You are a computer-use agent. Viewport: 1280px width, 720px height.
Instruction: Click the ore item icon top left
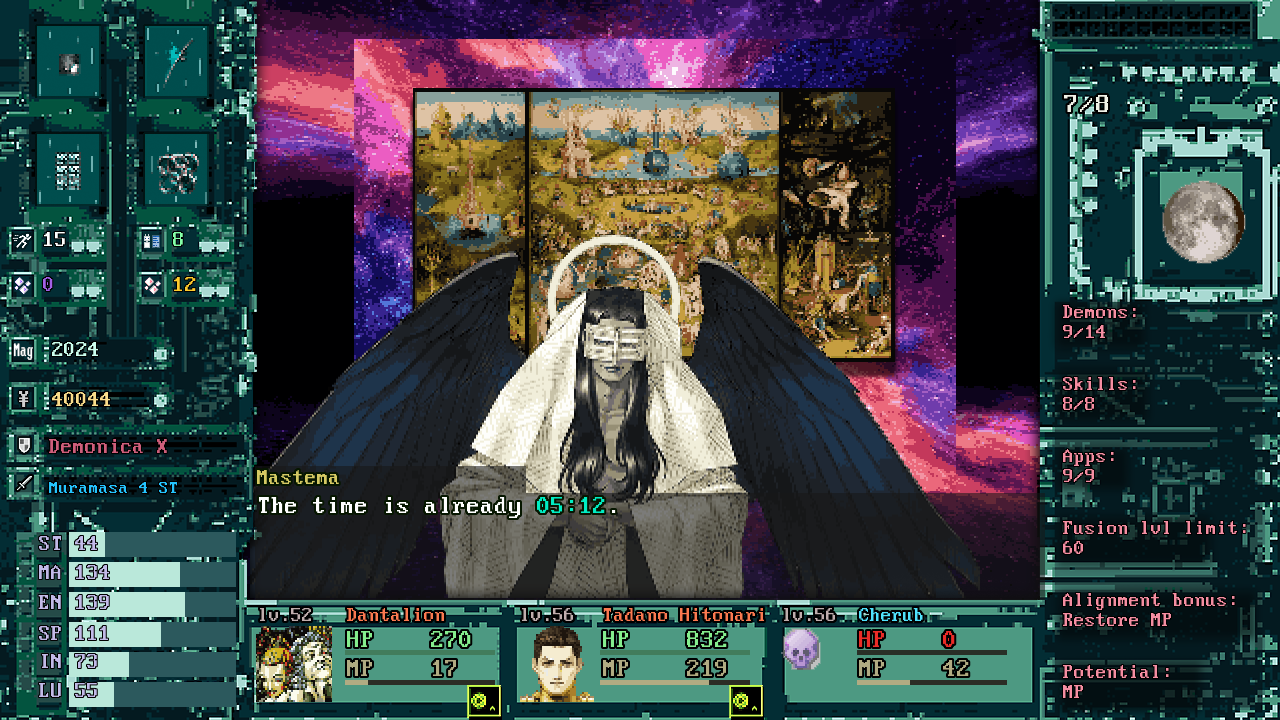pos(68,62)
